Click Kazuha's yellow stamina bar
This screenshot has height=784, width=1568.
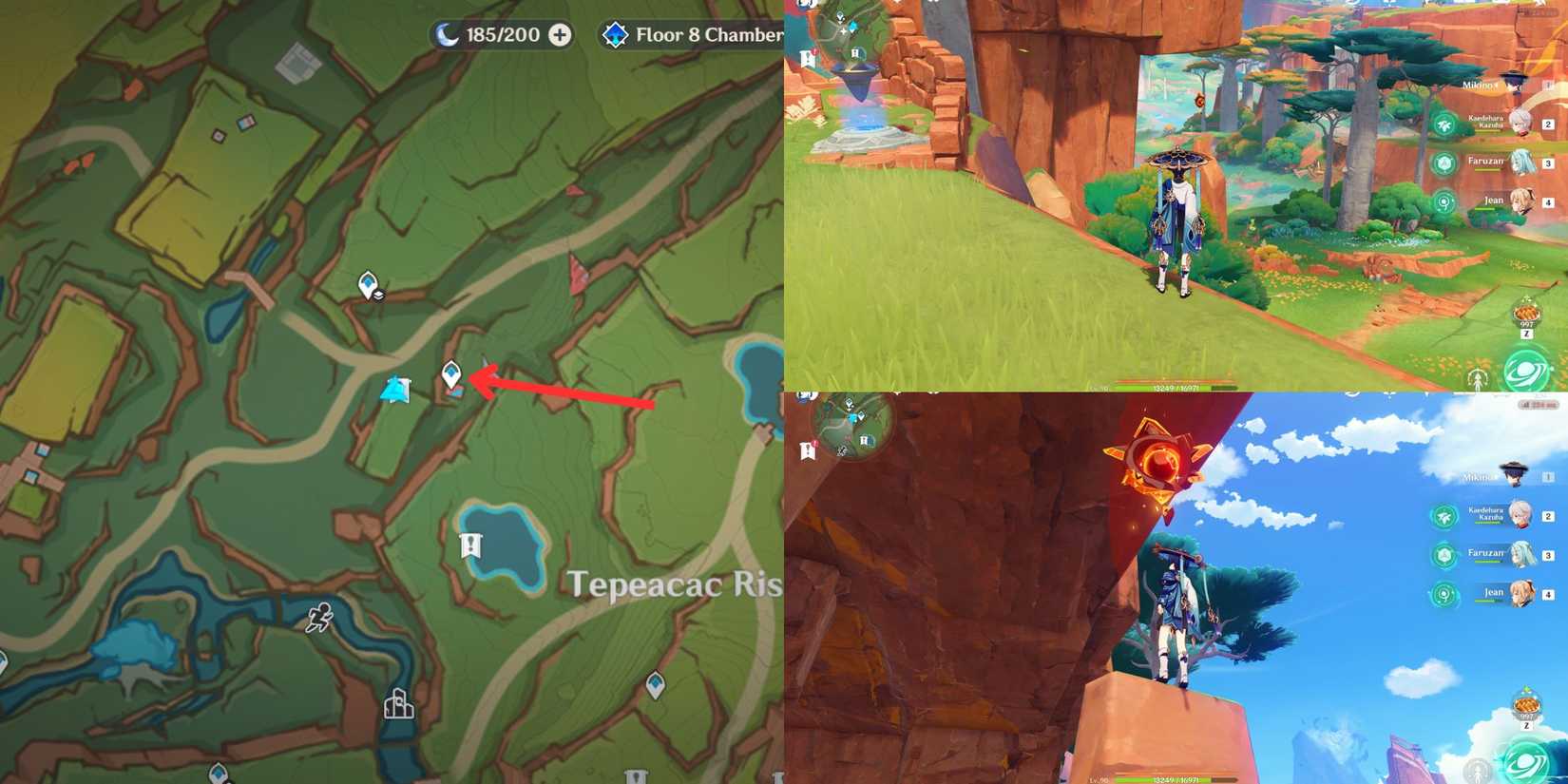click(x=1487, y=132)
